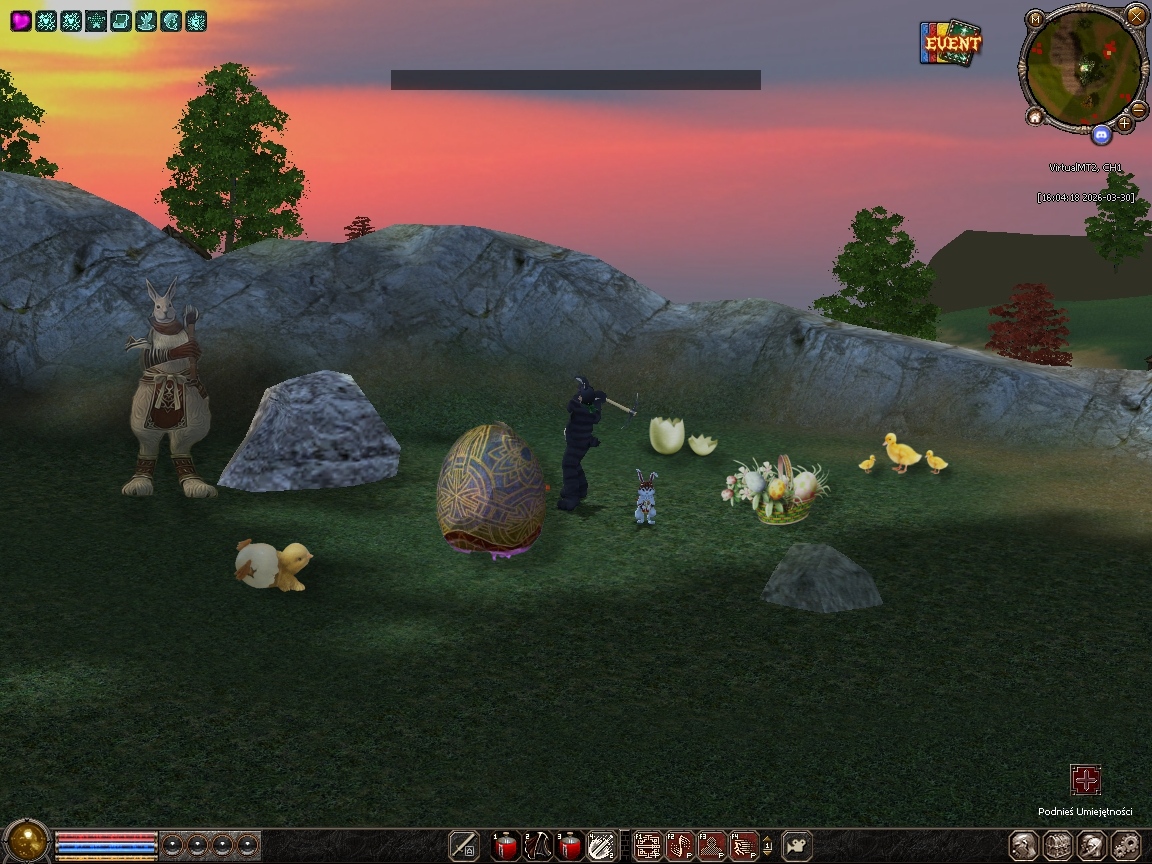Open the inventory chest button
This screenshot has width=1152, height=864.
(1059, 846)
